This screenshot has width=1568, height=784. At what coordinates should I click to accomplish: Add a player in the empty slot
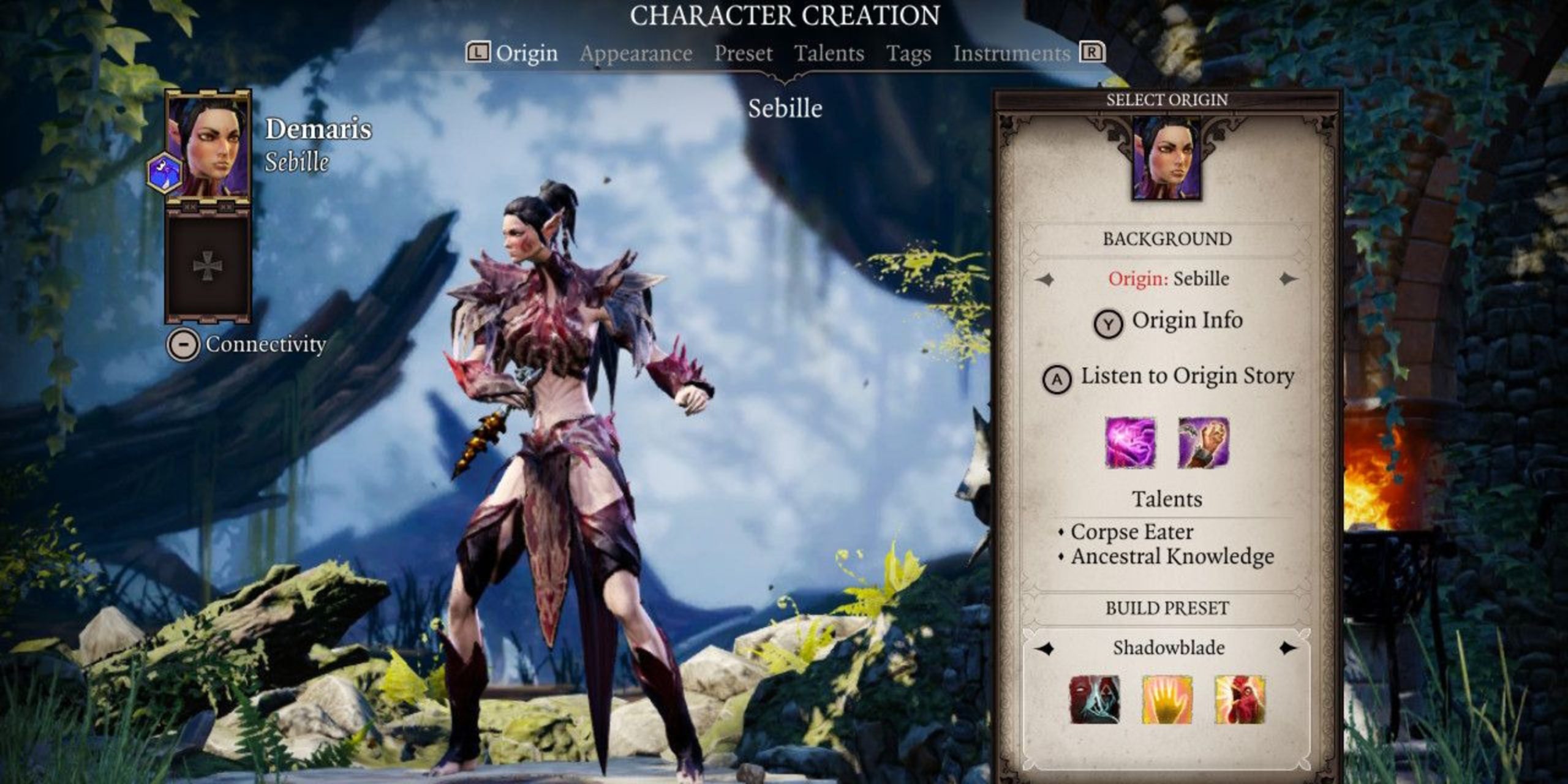tap(207, 268)
